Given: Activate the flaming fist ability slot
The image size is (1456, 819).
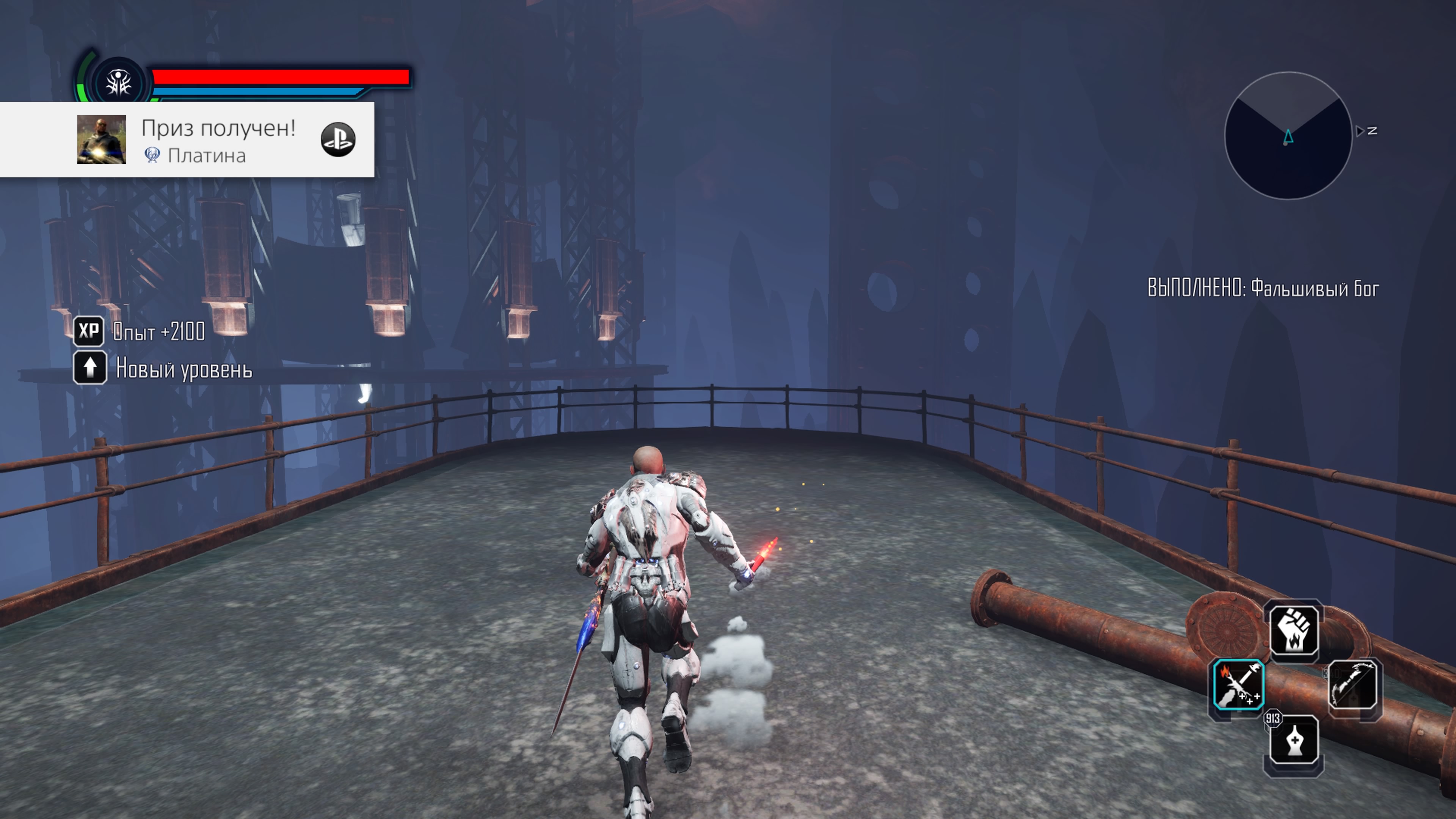Looking at the screenshot, I should [1294, 630].
